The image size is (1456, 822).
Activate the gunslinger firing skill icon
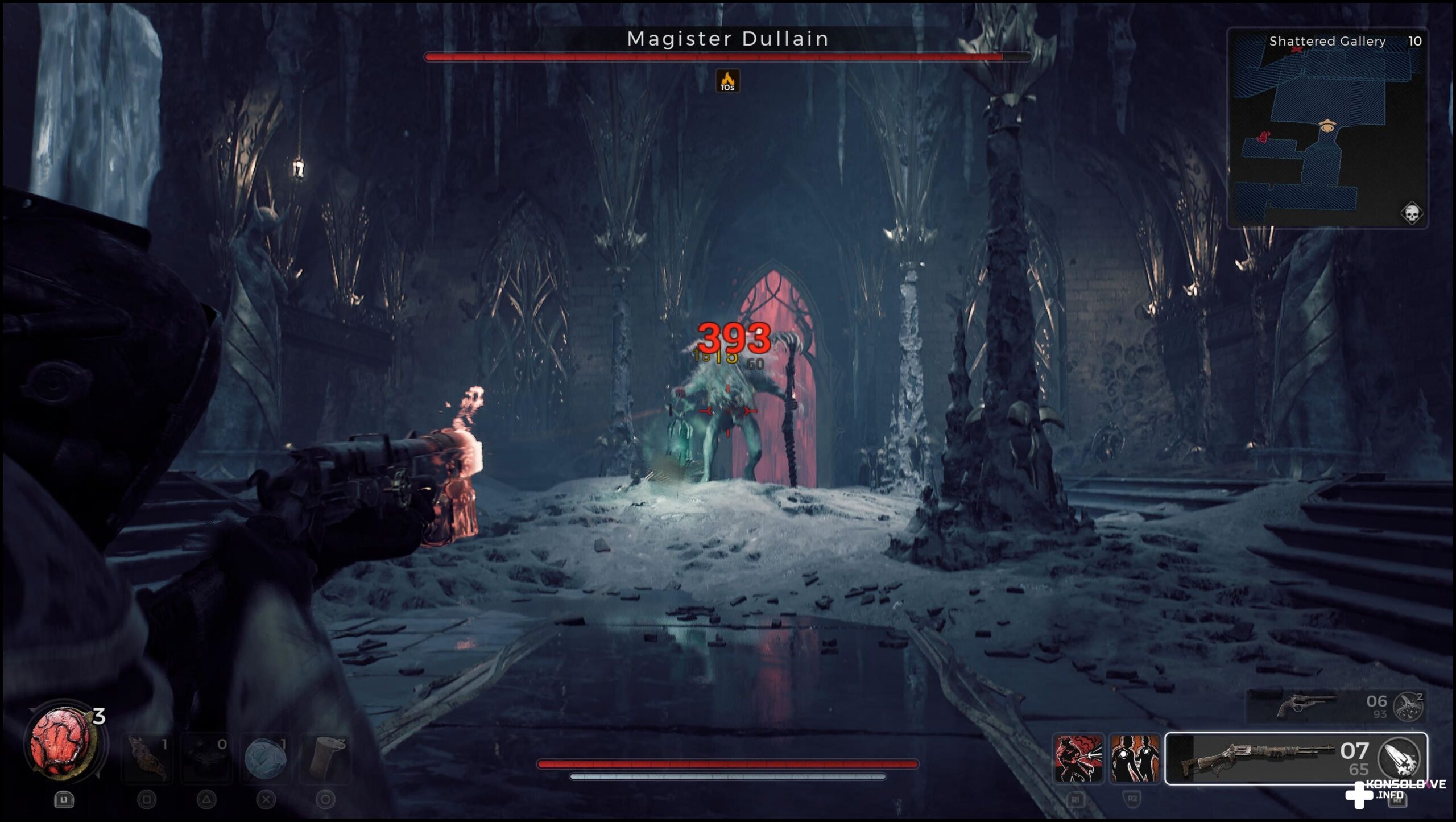[1078, 758]
